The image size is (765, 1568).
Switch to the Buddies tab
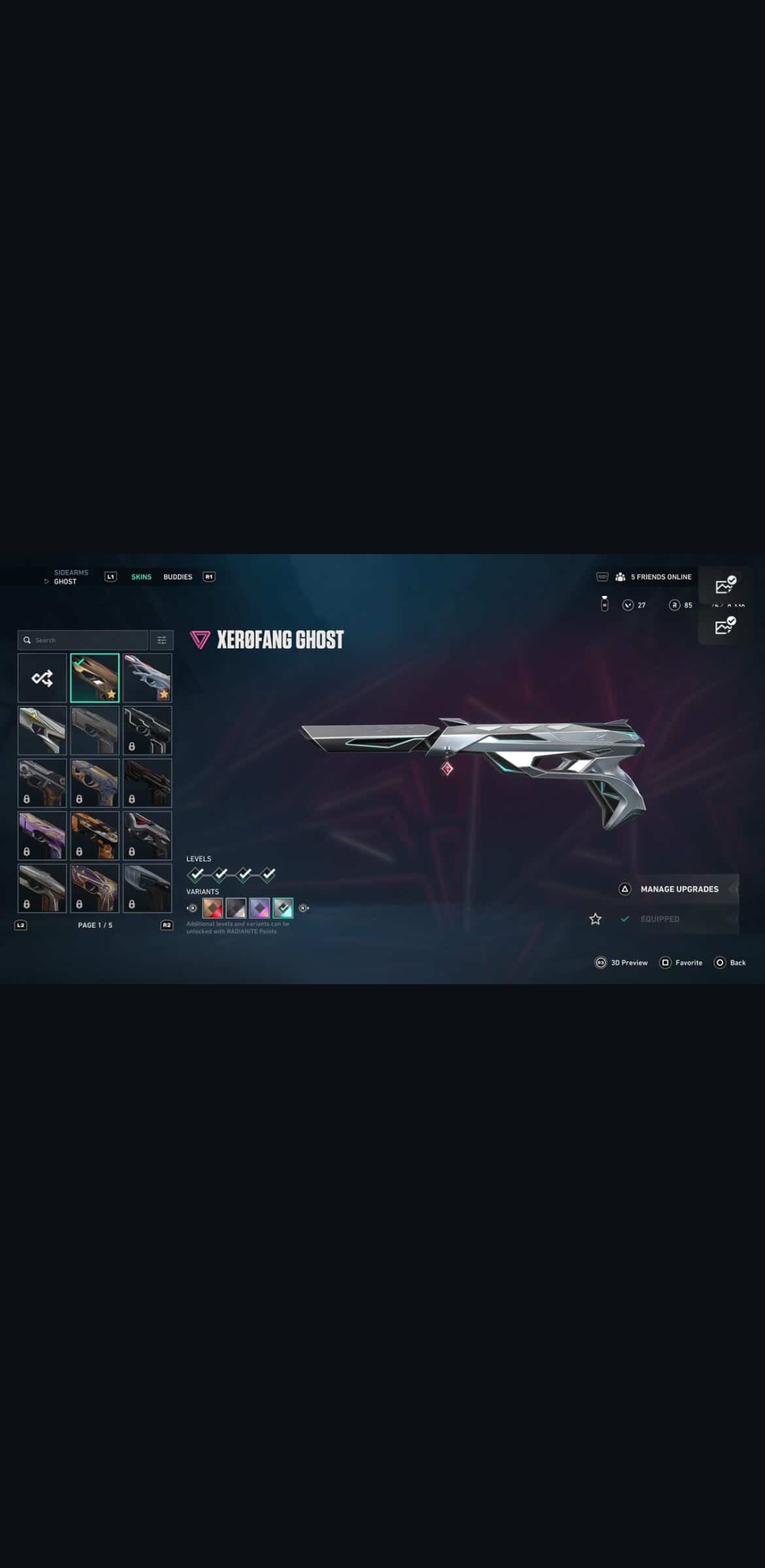[177, 577]
